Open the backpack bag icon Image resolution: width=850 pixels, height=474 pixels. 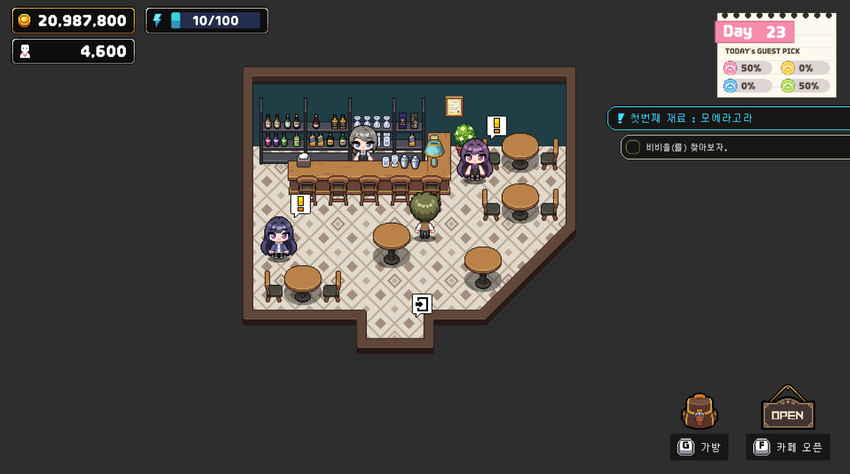click(x=699, y=411)
